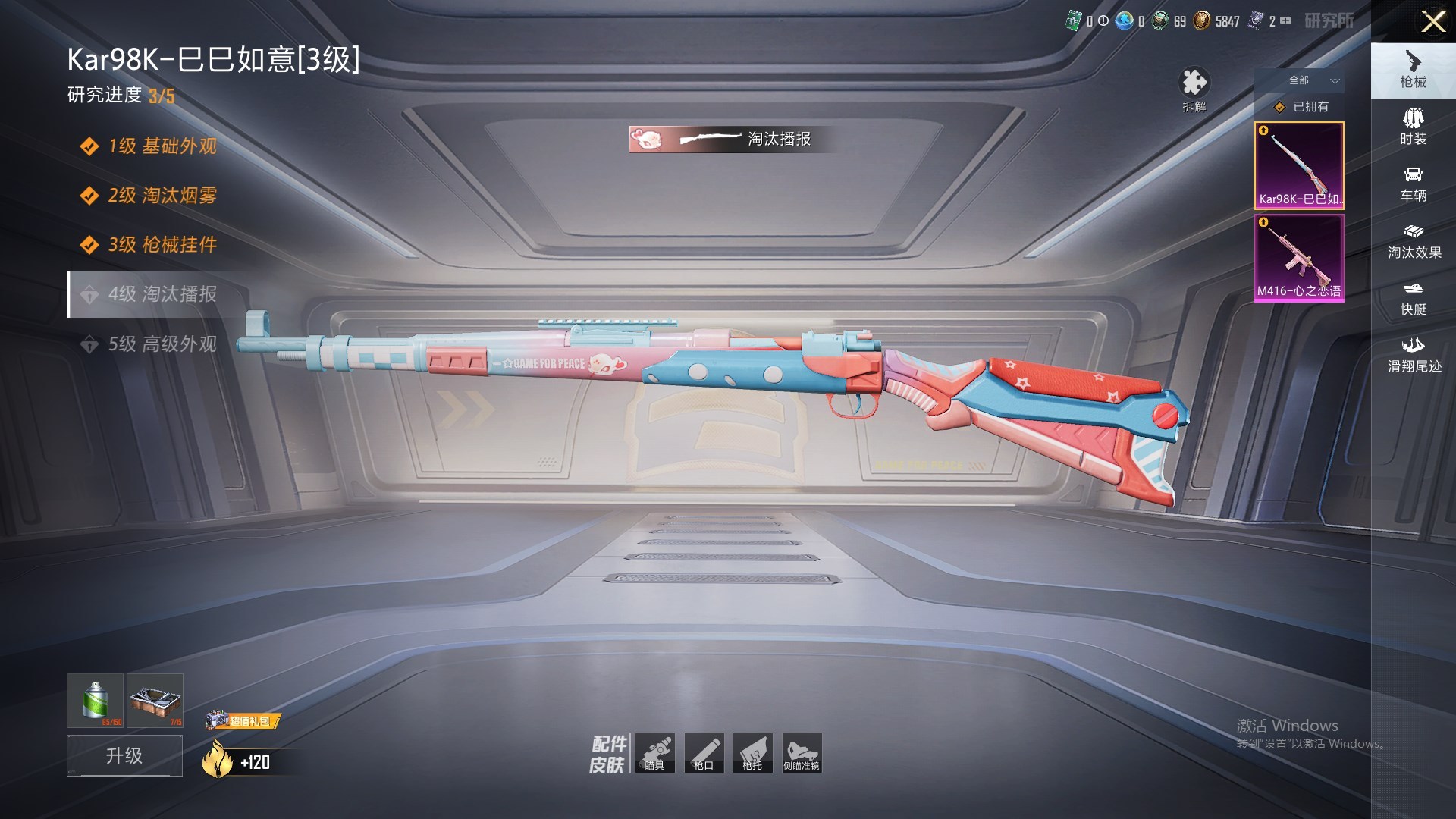Viewport: 1456px width, 819px height.
Task: Select the 枪口 muzzle attachment skin
Action: click(704, 753)
